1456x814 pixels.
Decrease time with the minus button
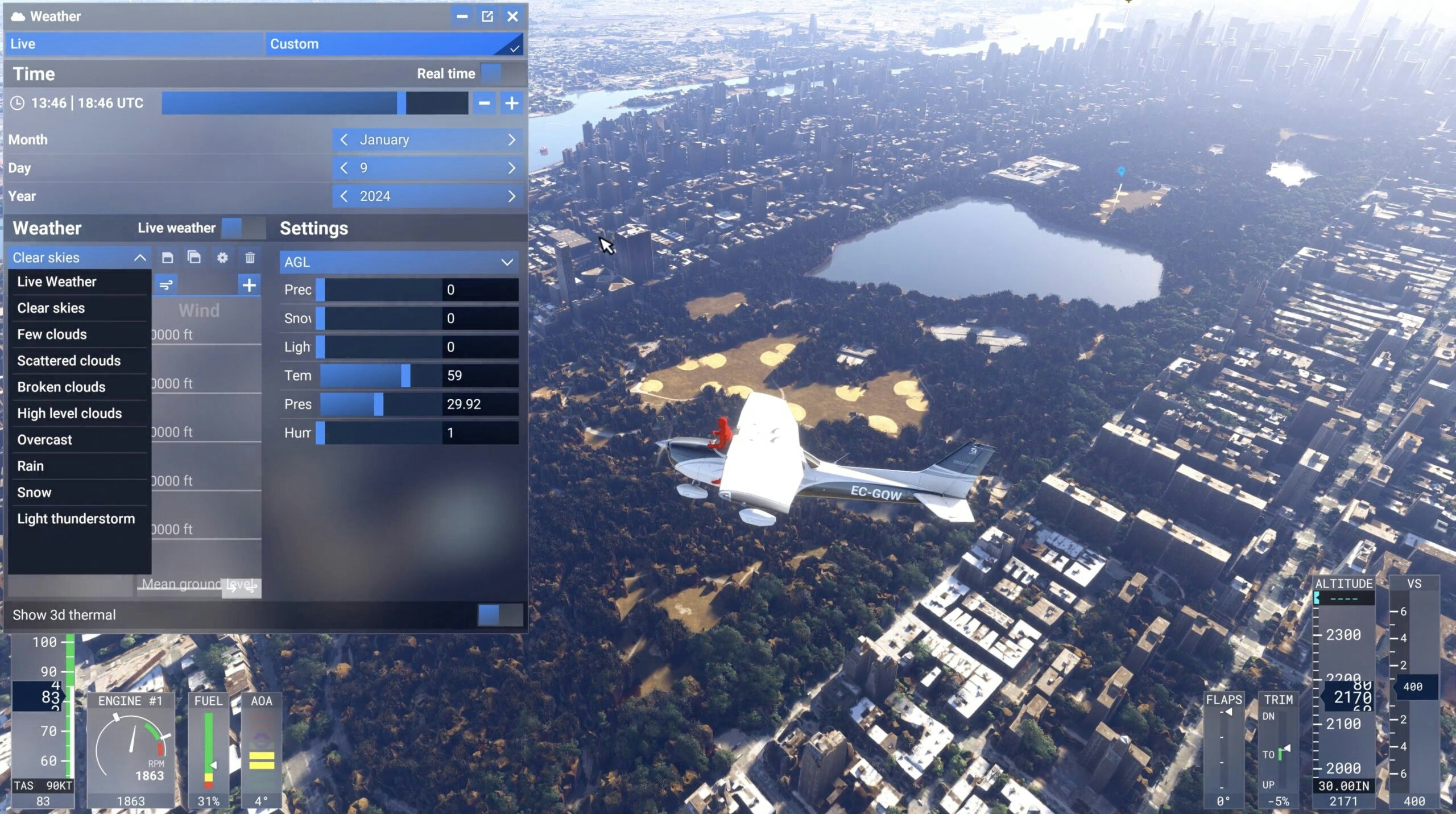point(484,103)
